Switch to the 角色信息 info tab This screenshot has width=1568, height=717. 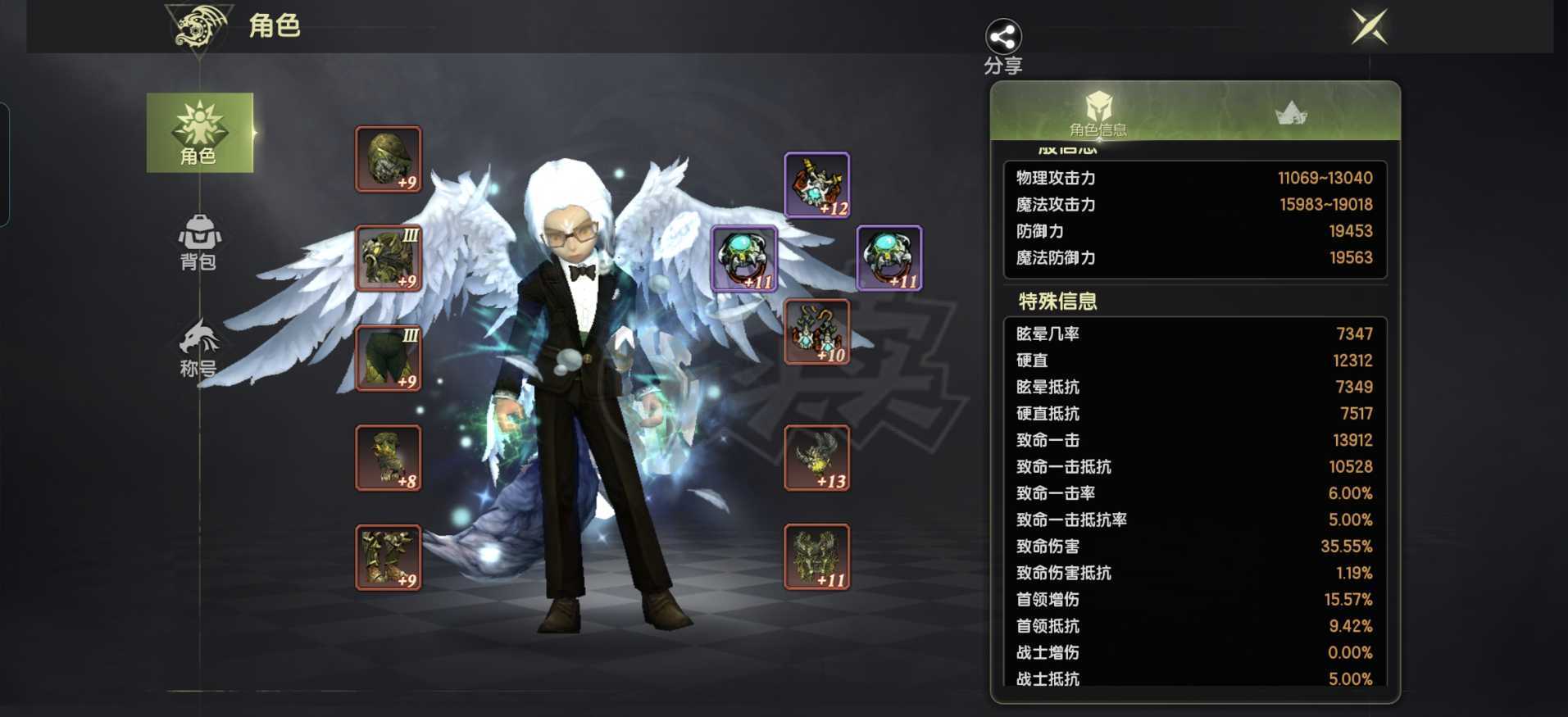[1098, 113]
